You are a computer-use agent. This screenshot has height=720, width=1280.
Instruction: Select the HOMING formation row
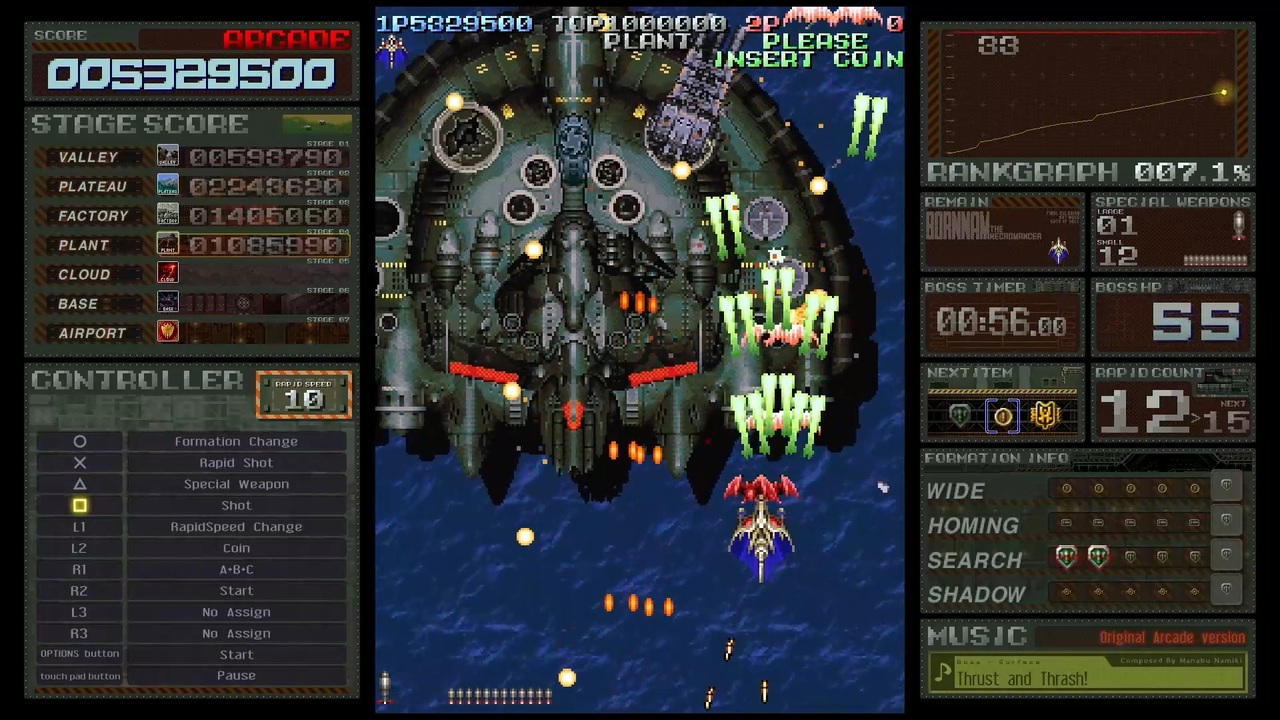point(1088,524)
